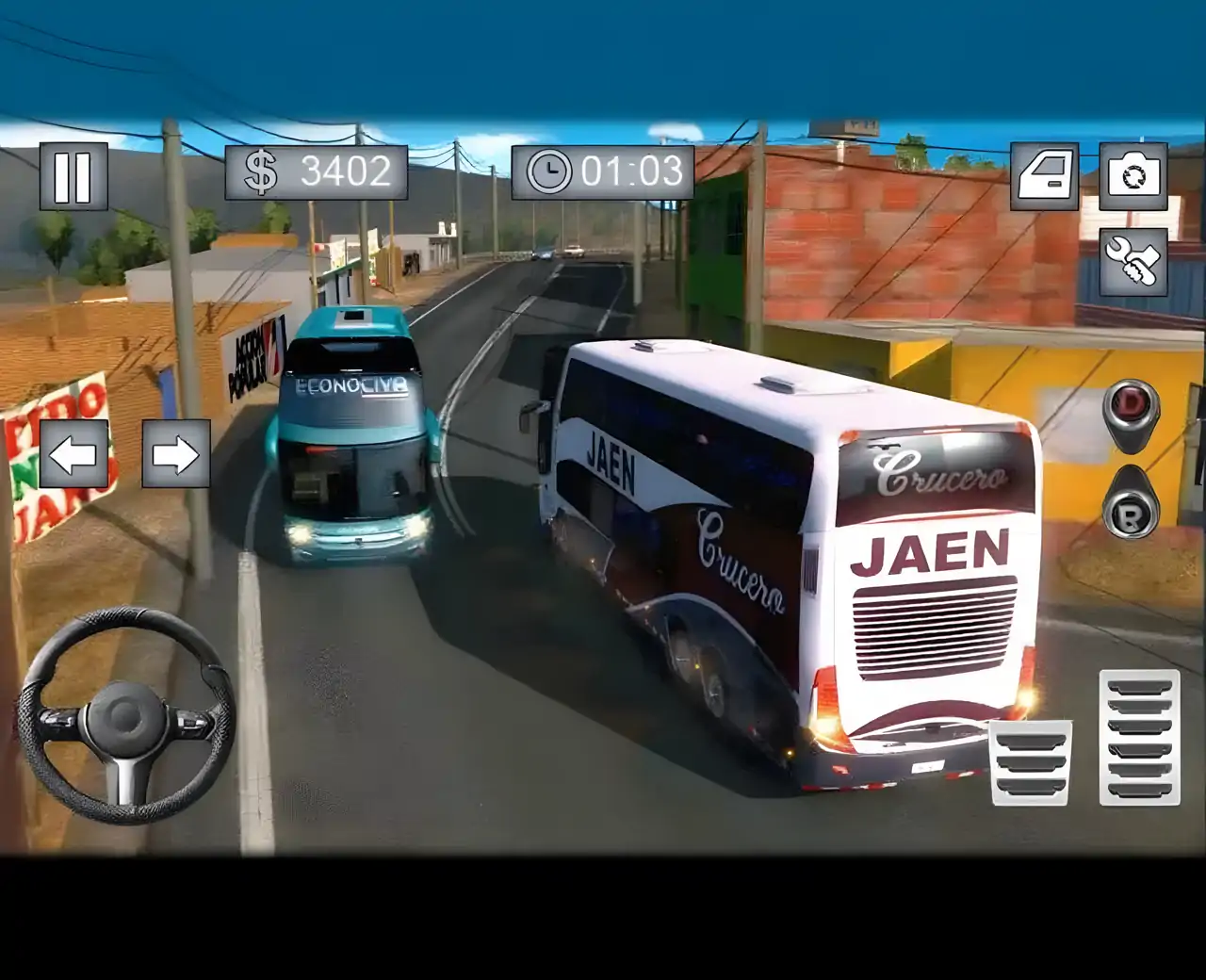The width and height of the screenshot is (1206, 980).
Task: Shift gear to Drive (D)
Action: coord(1130,413)
